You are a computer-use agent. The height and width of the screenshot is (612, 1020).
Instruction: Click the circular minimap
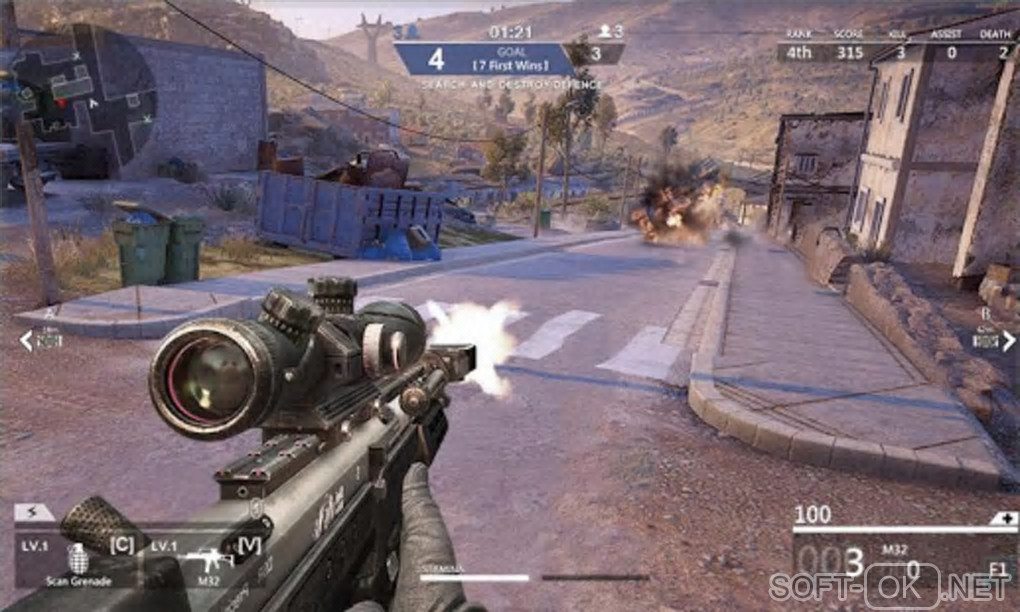[84, 97]
